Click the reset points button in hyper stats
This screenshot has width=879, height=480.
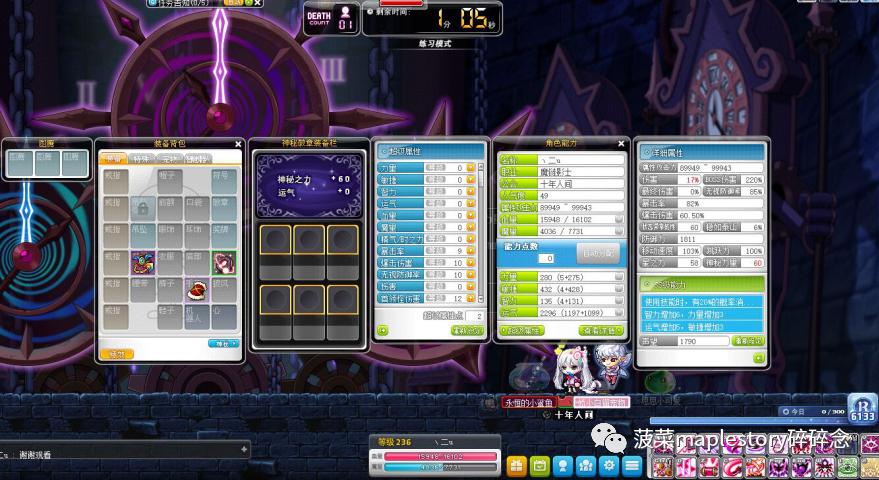click(466, 330)
